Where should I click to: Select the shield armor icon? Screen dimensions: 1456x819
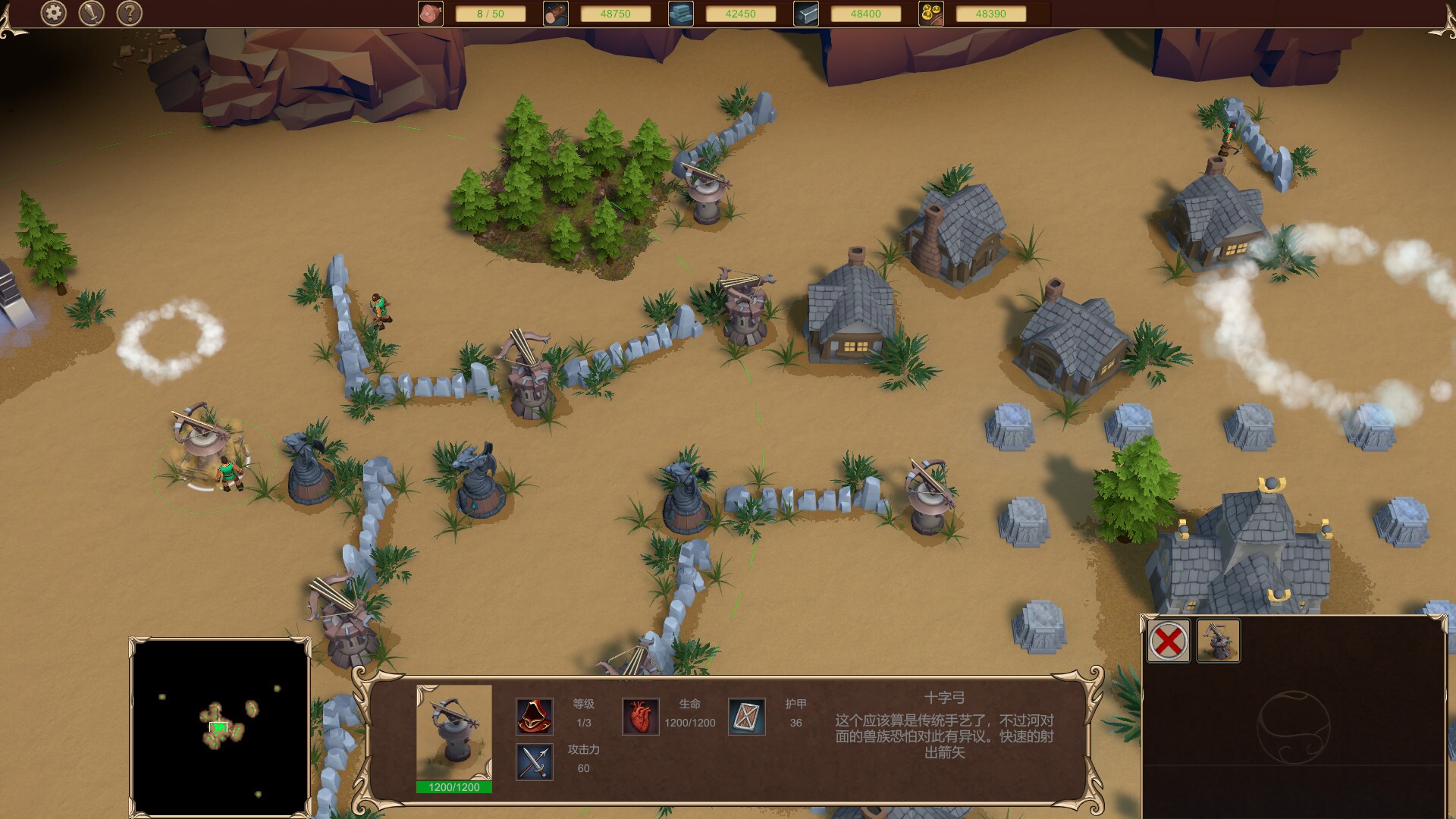coord(747,716)
